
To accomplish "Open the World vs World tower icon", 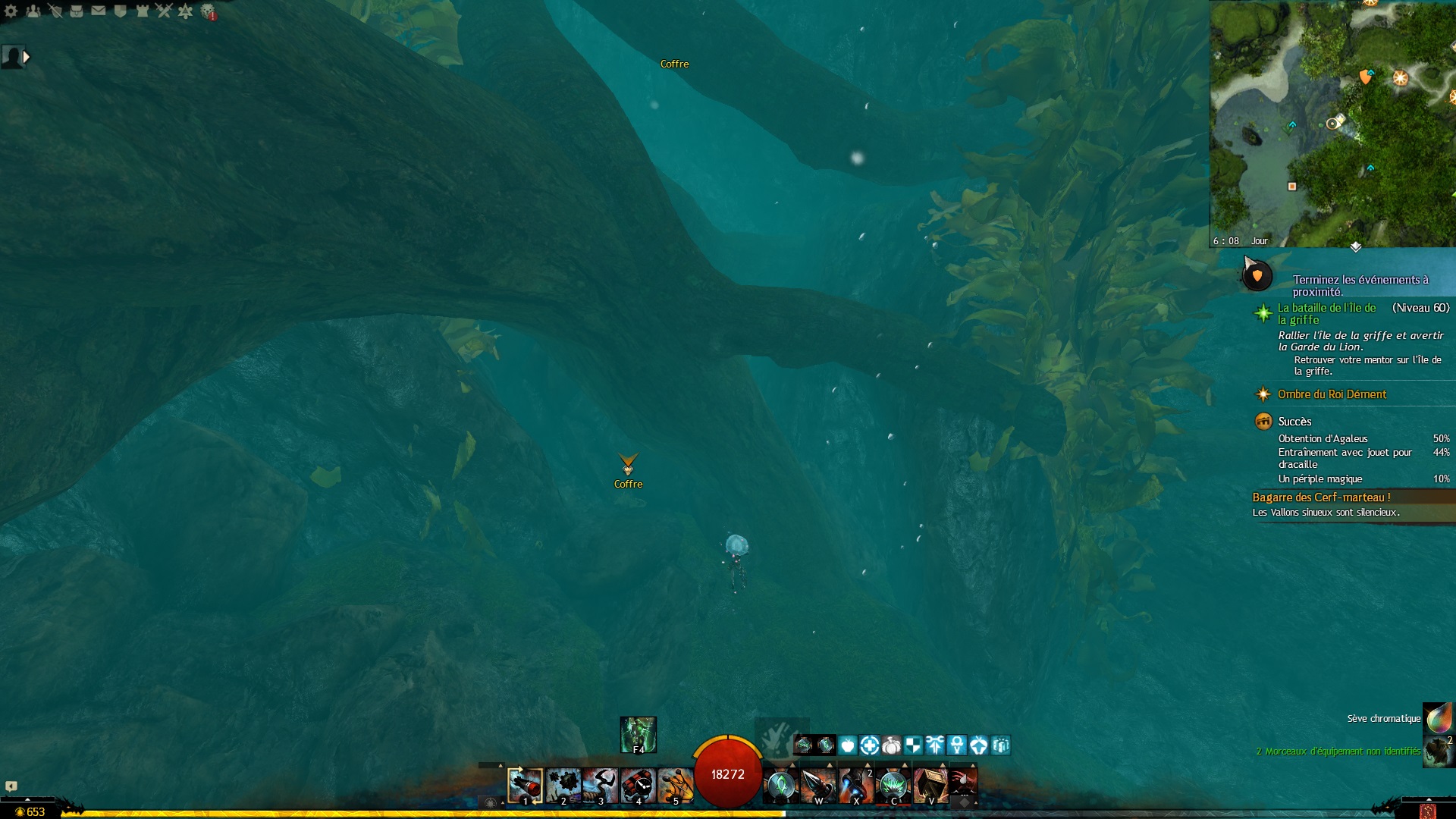I will [x=142, y=11].
